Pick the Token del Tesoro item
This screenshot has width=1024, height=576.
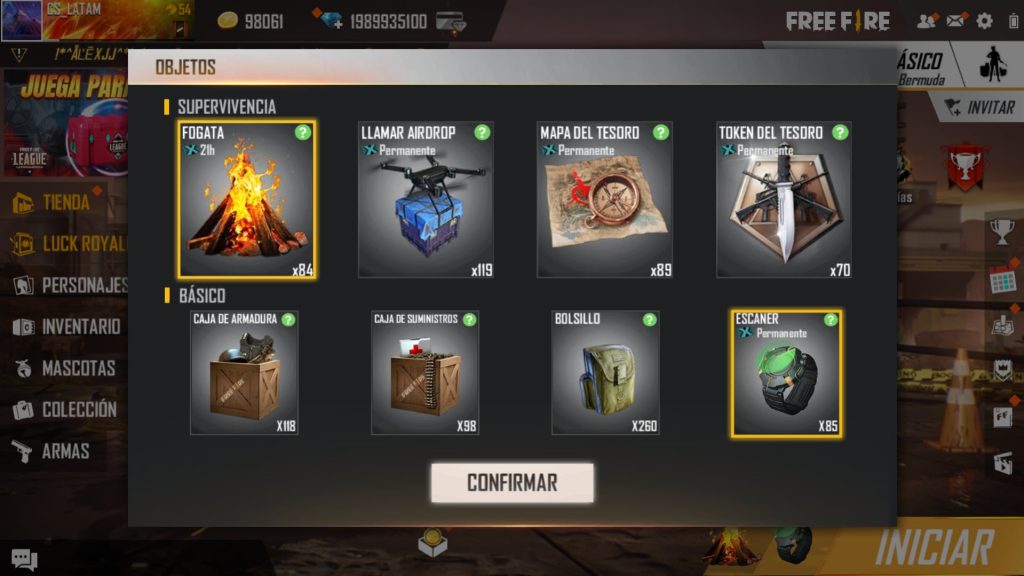point(783,200)
